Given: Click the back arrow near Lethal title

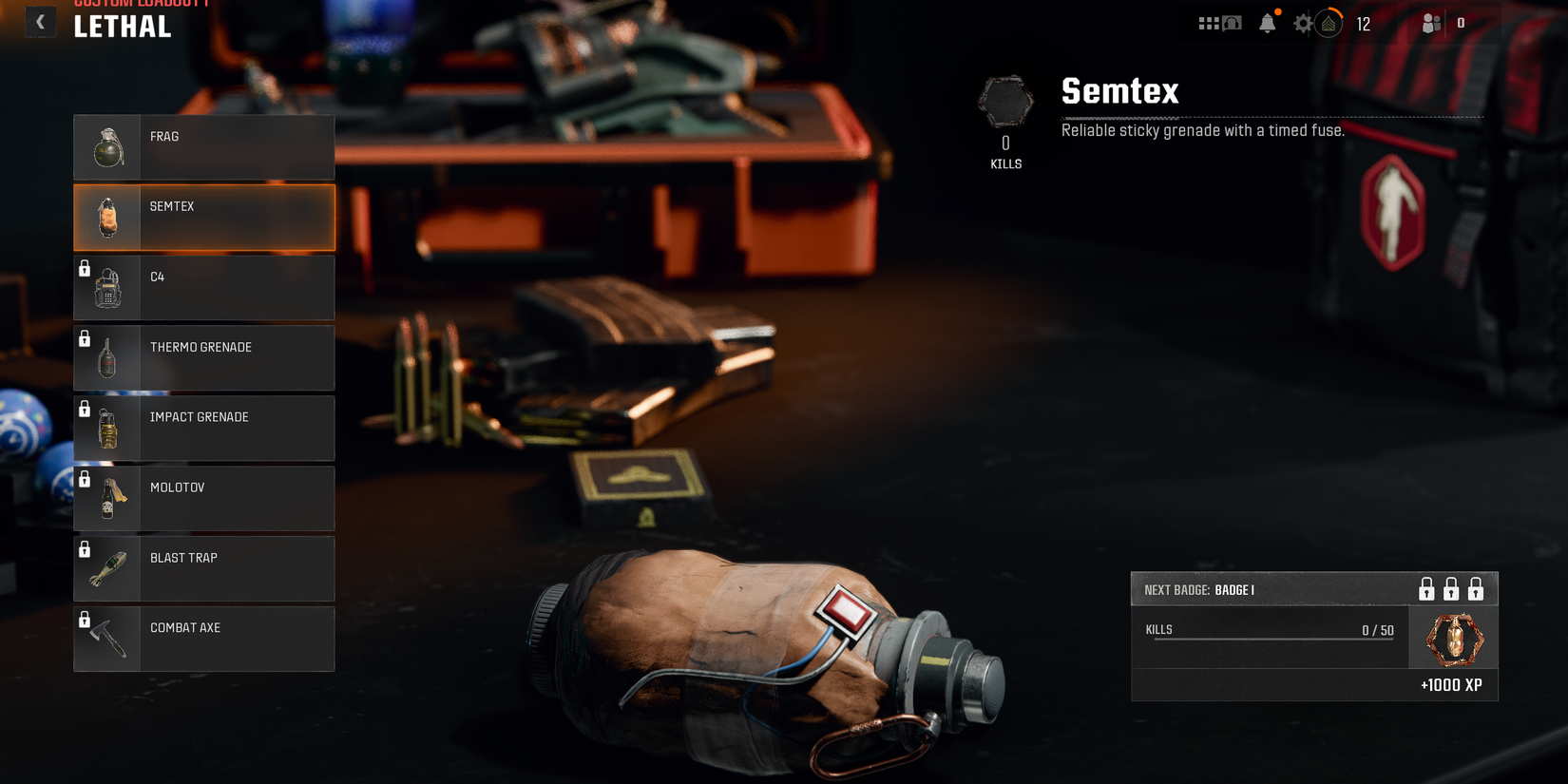Looking at the screenshot, I should [40, 21].
